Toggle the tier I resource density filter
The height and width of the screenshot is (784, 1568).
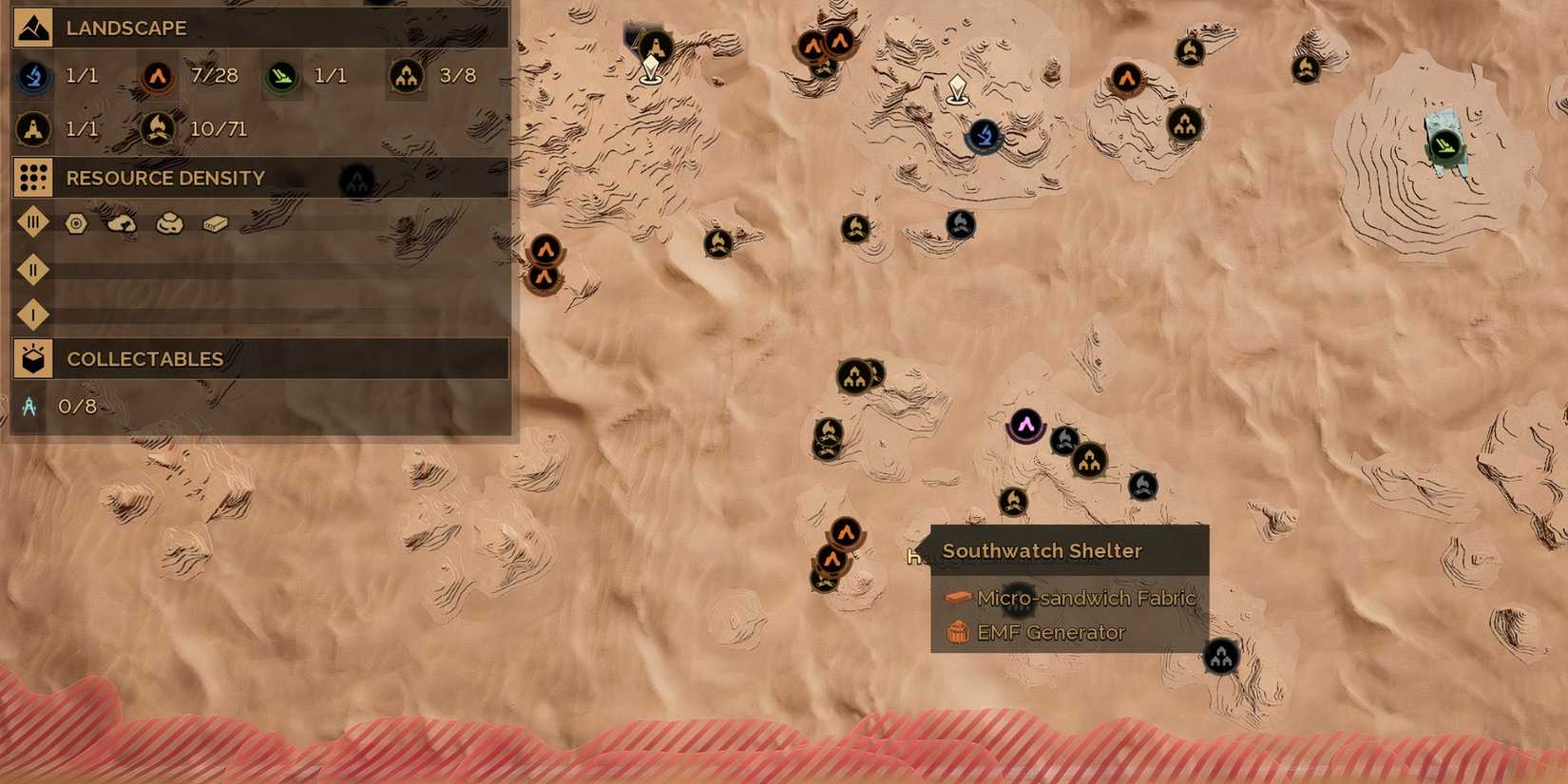pos(34,315)
